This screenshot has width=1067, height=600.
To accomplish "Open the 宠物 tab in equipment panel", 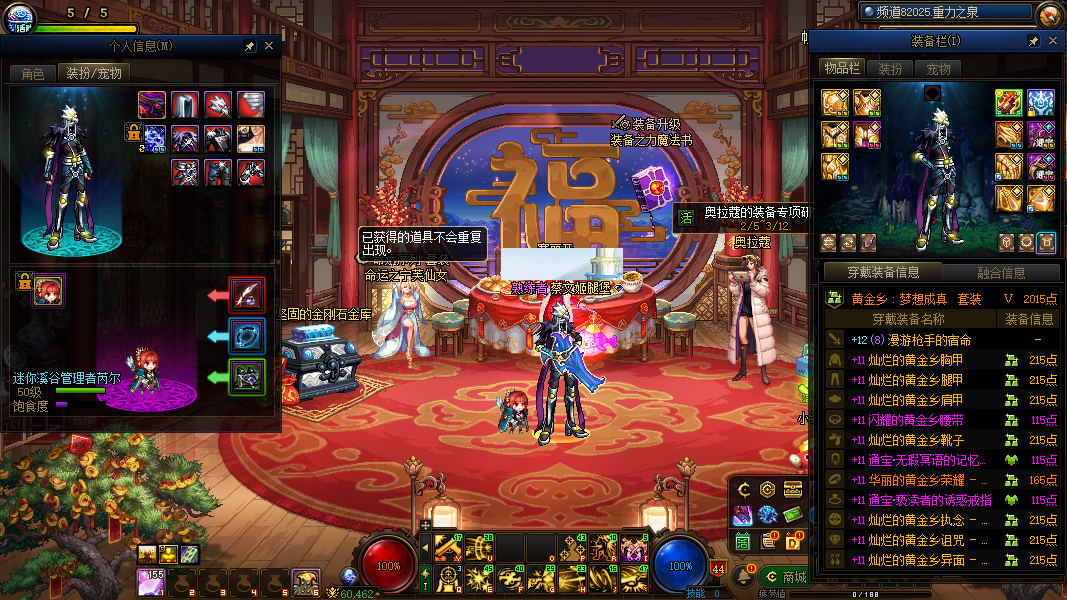I will (x=938, y=69).
